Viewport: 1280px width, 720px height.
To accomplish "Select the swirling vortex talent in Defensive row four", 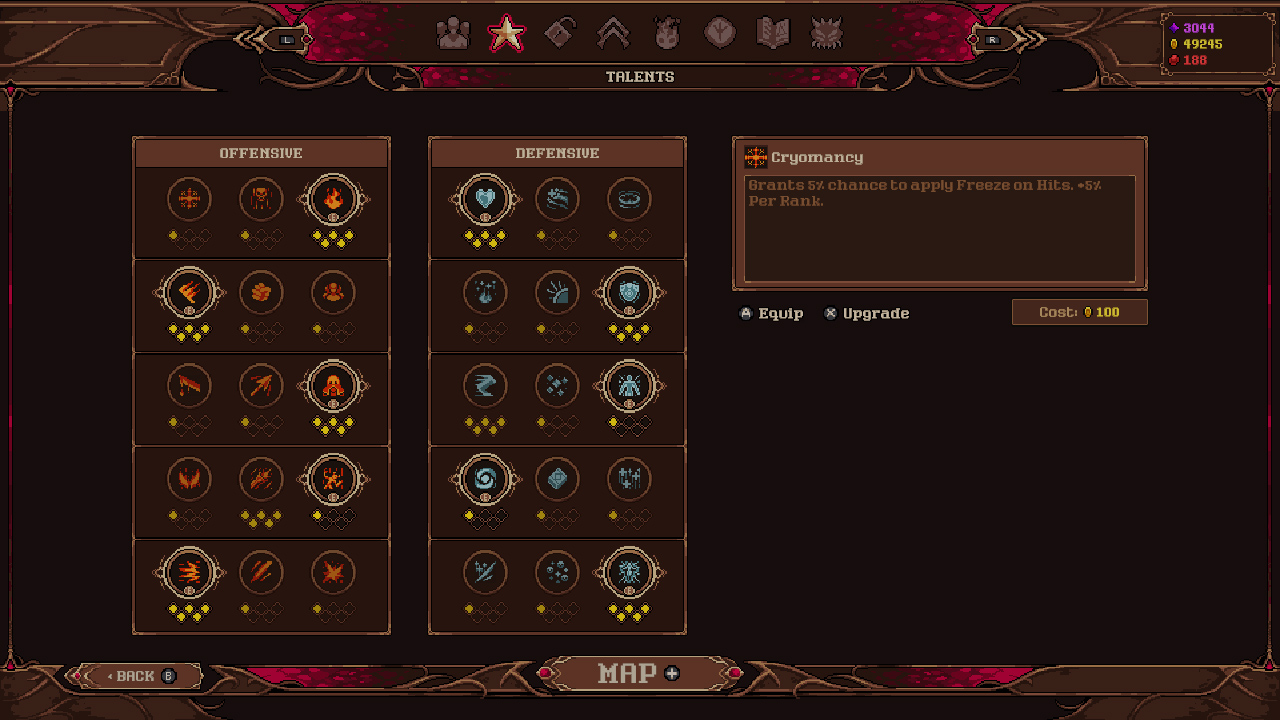I will [x=486, y=478].
